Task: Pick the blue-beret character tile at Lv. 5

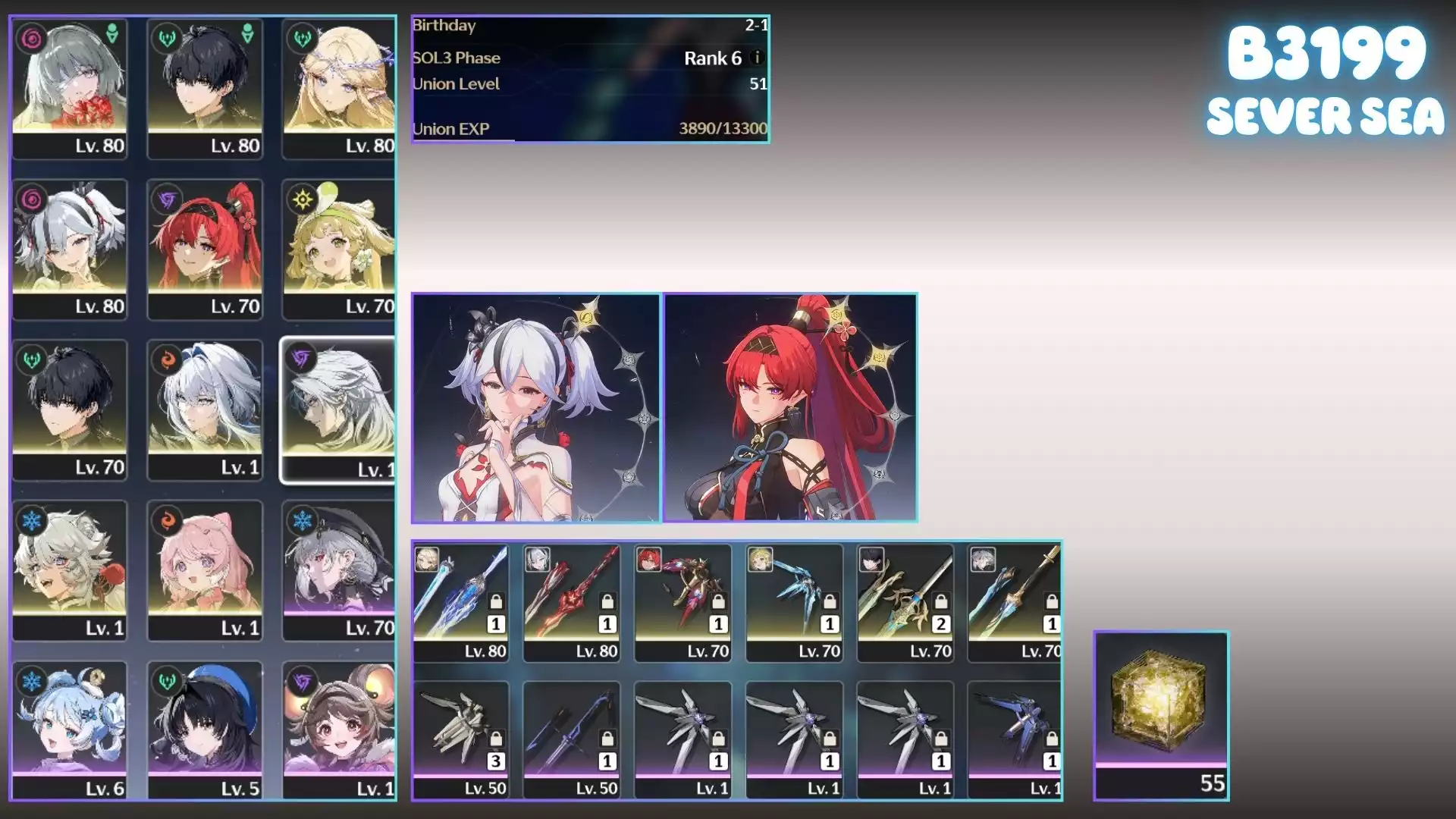Action: (205, 730)
